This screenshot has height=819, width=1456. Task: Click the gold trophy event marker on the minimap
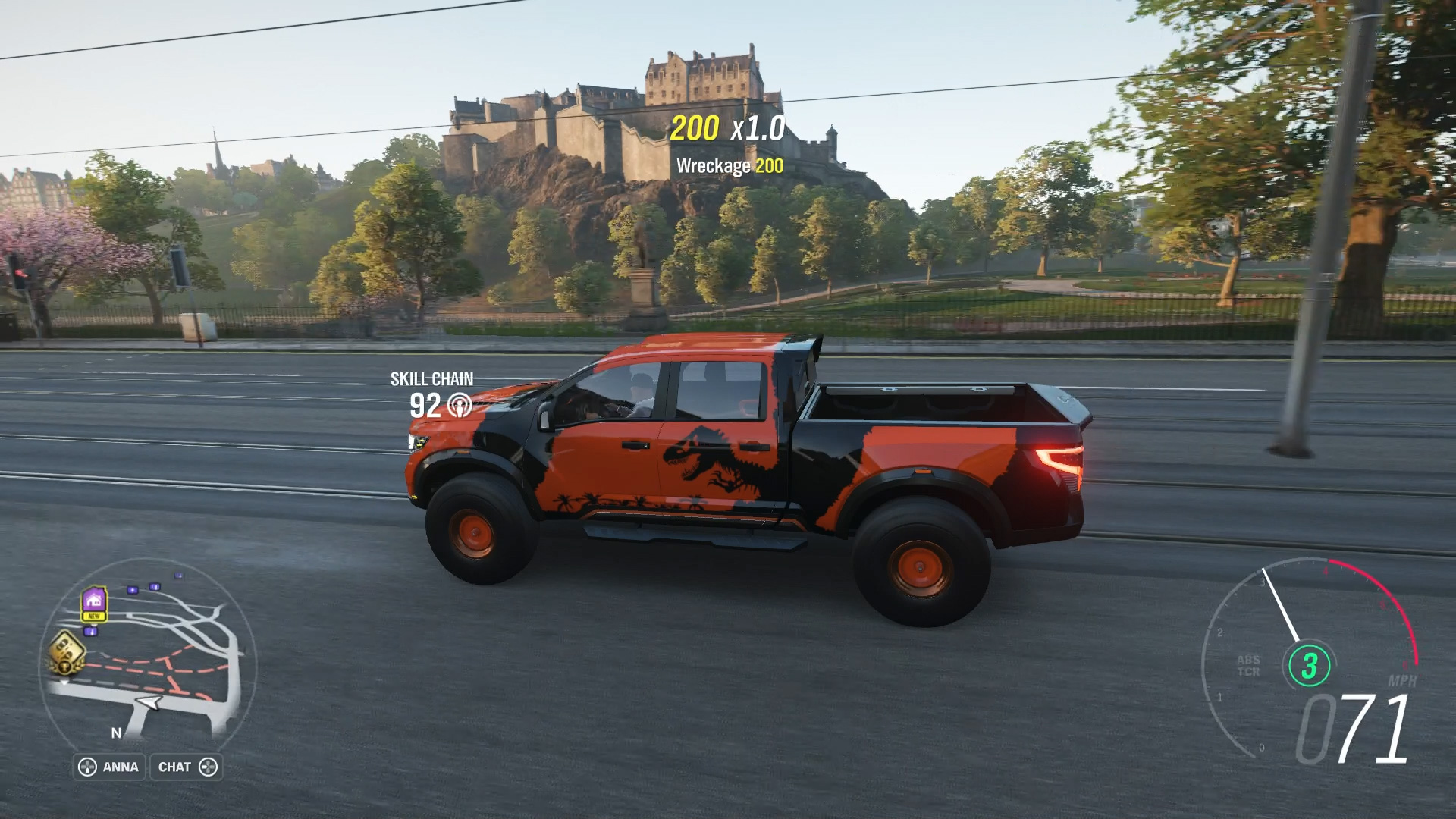(65, 652)
